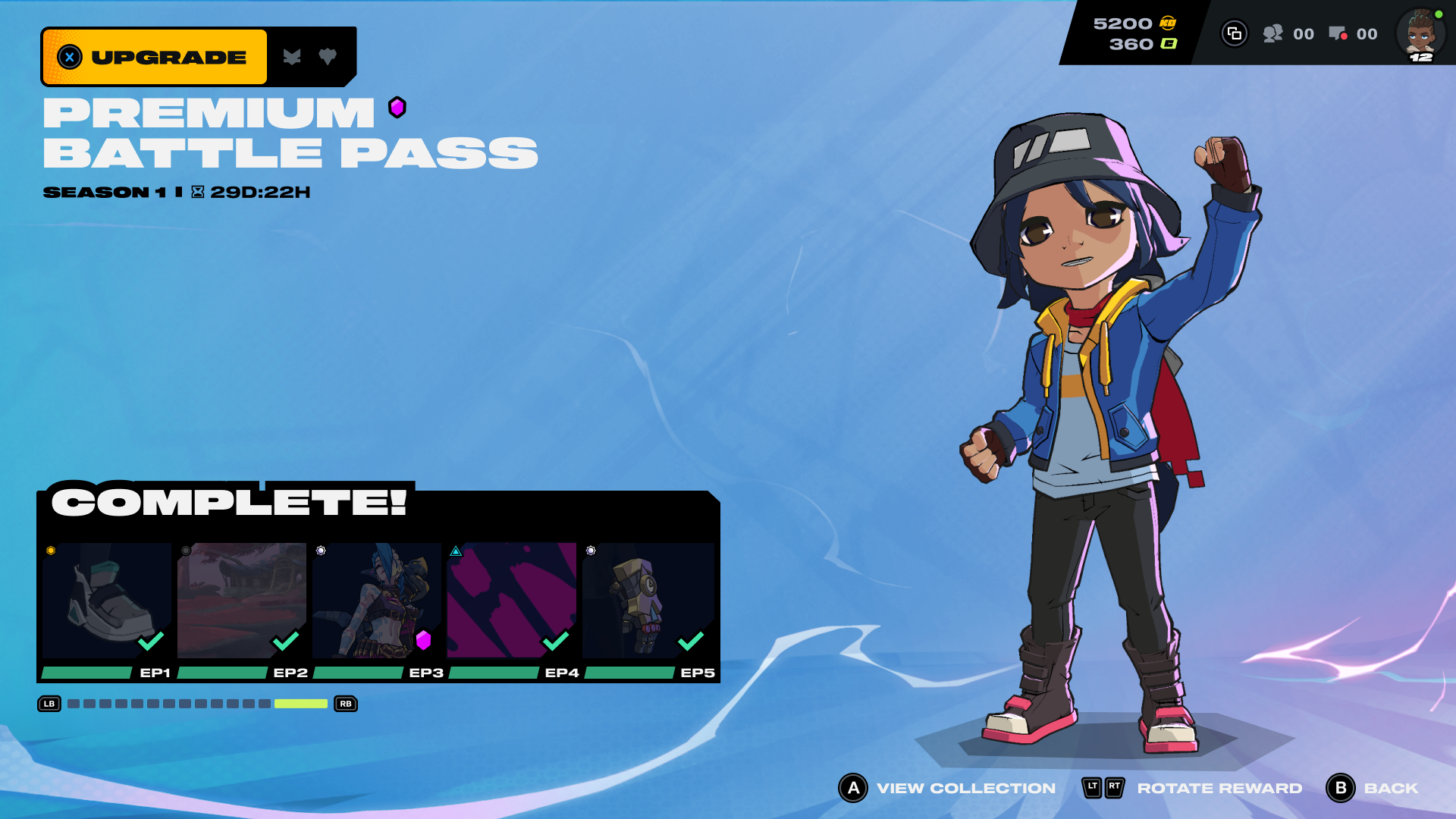Select the EP1 sneaker reward tile
The width and height of the screenshot is (1456, 819).
(106, 600)
